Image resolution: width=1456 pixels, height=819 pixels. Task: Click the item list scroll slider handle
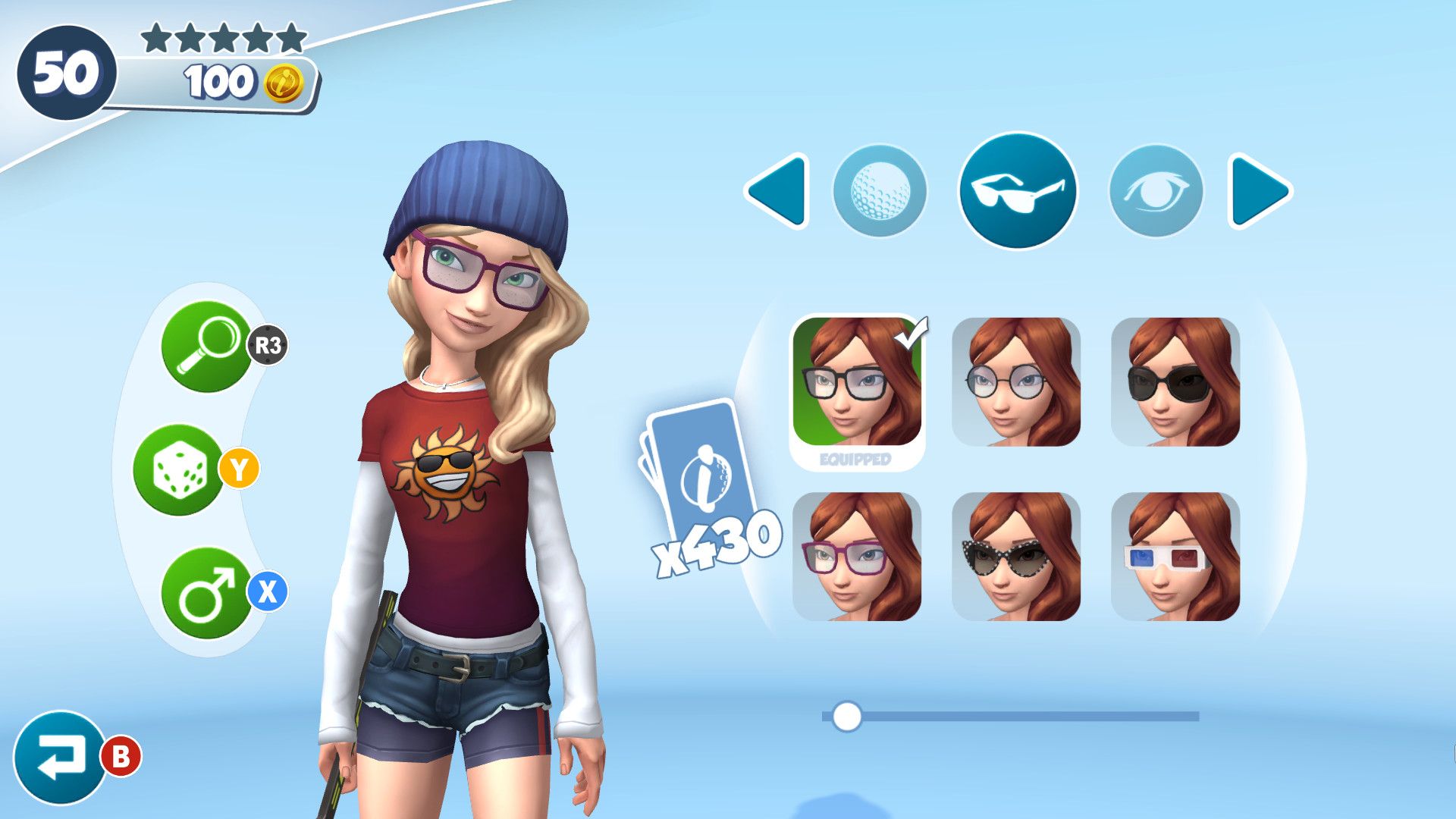tap(846, 716)
